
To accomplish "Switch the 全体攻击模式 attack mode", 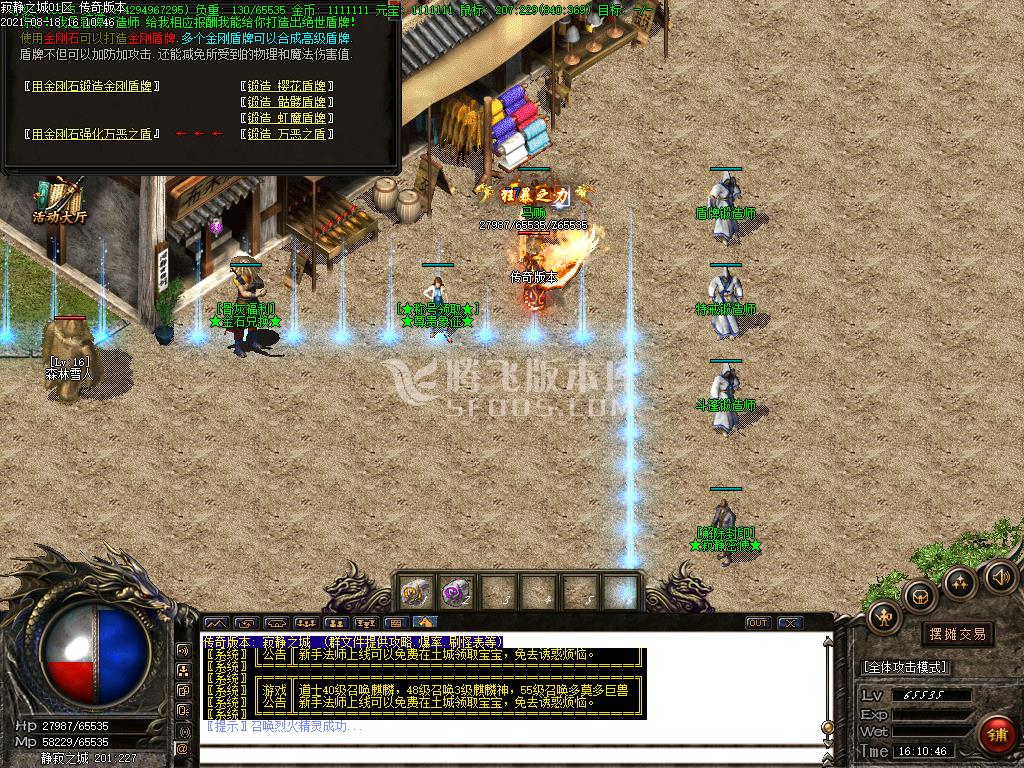I will [904, 667].
